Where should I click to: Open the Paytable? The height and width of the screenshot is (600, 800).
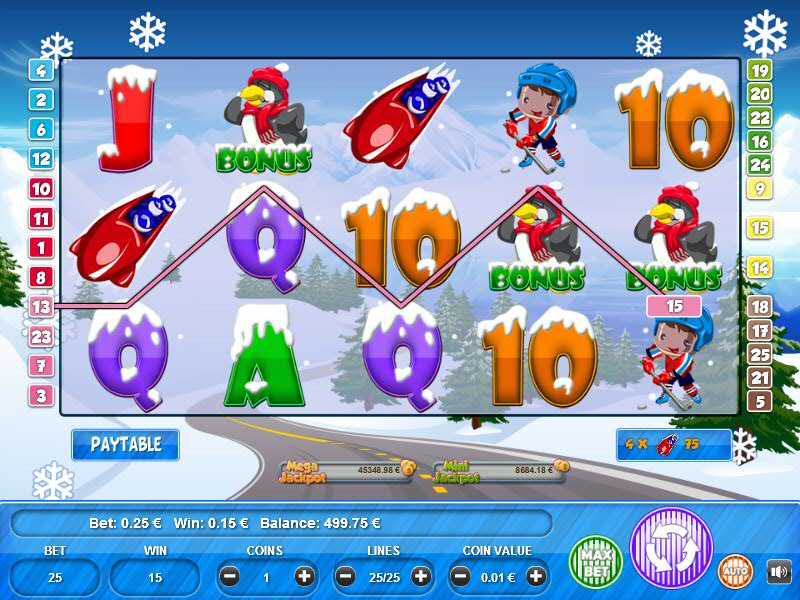(x=125, y=445)
